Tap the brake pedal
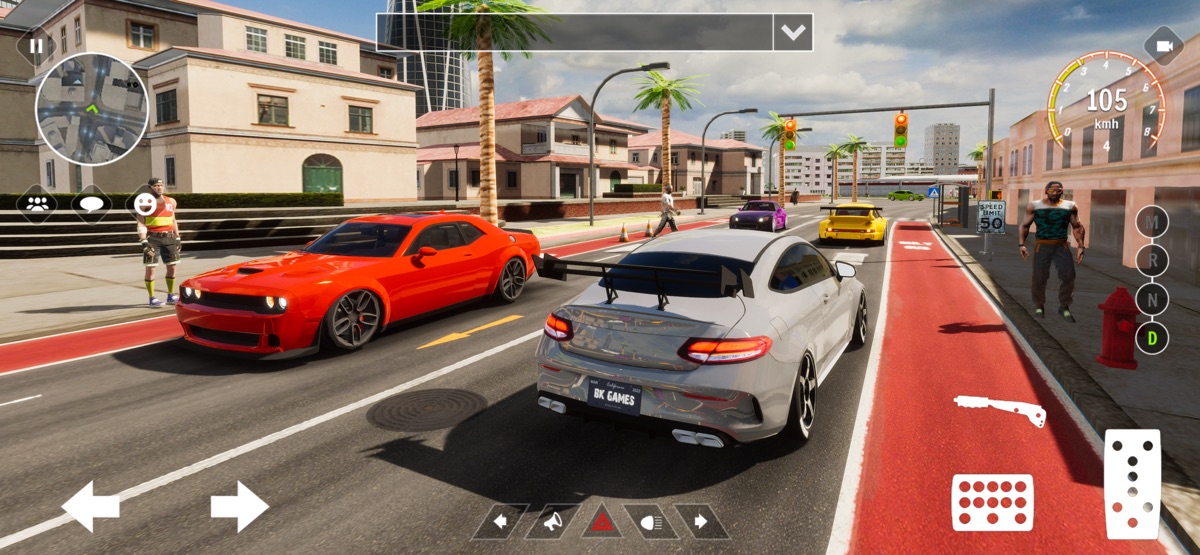Image resolution: width=1200 pixels, height=555 pixels. [x=991, y=501]
